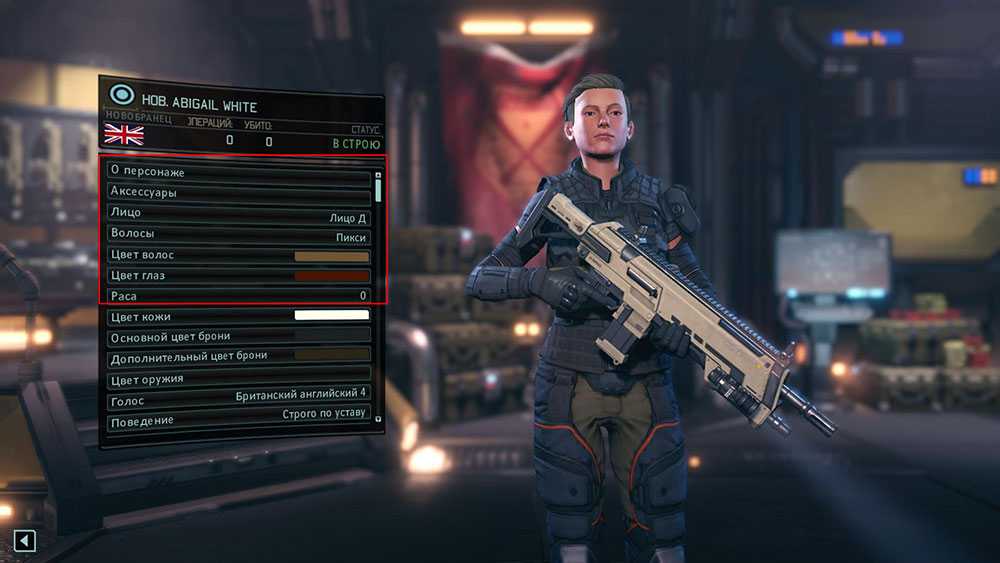The image size is (1000, 563).
Task: Select the «Аксессуары» accessories entry
Action: [x=238, y=192]
